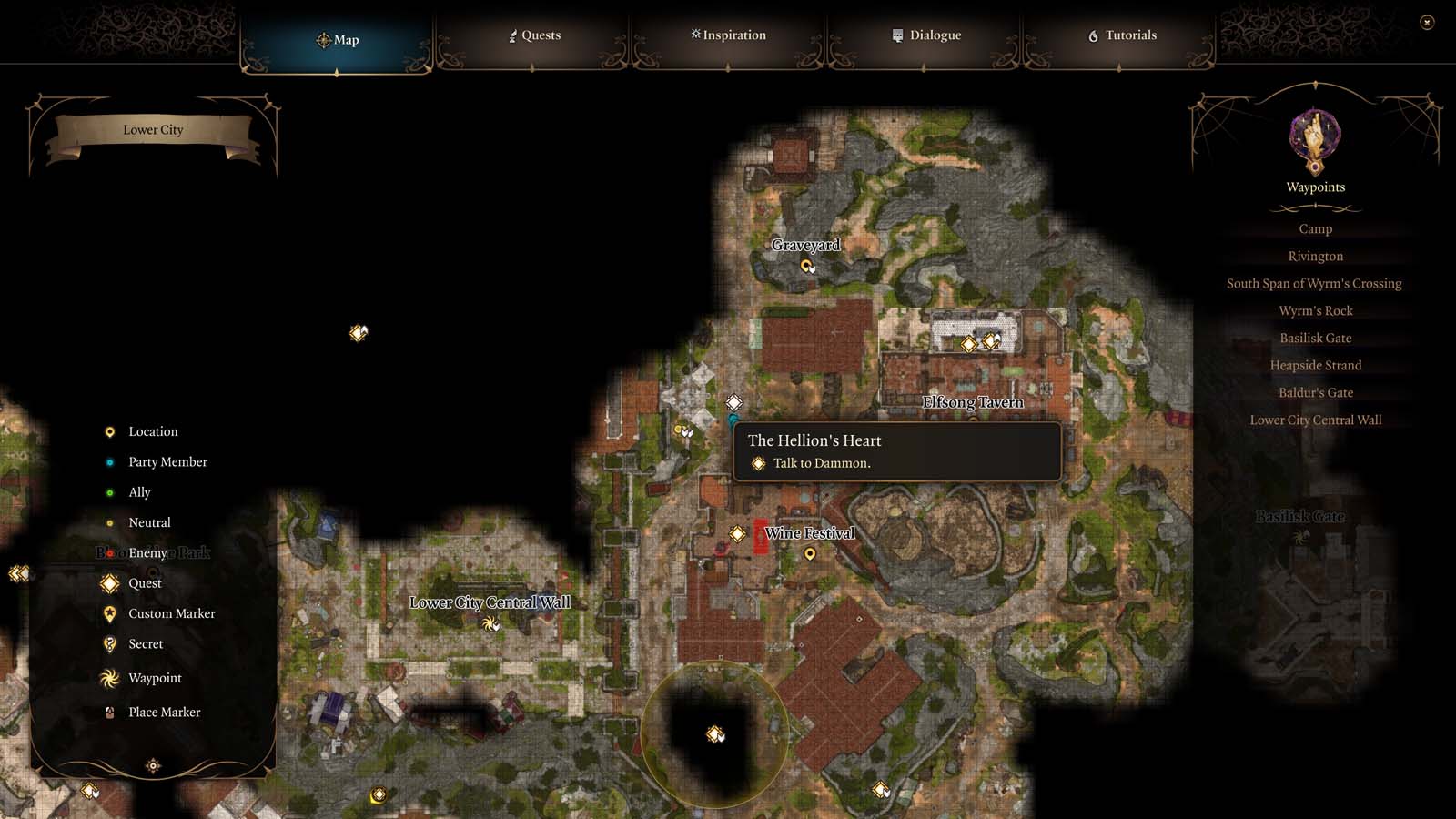This screenshot has width=1456, height=819.
Task: Select the Quest marker icon in the legend
Action: click(109, 583)
